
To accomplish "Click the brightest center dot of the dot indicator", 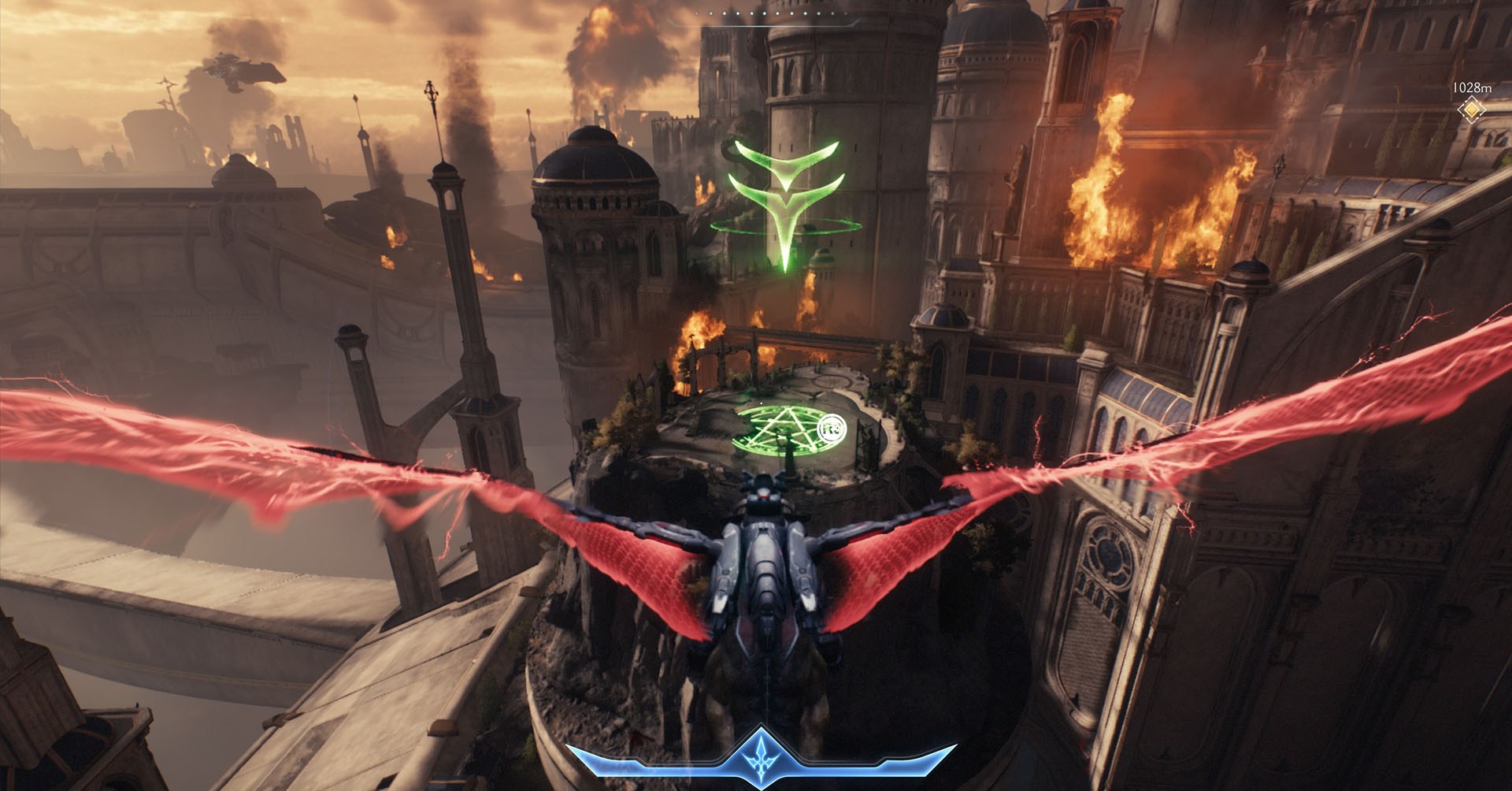I will coord(770,13).
